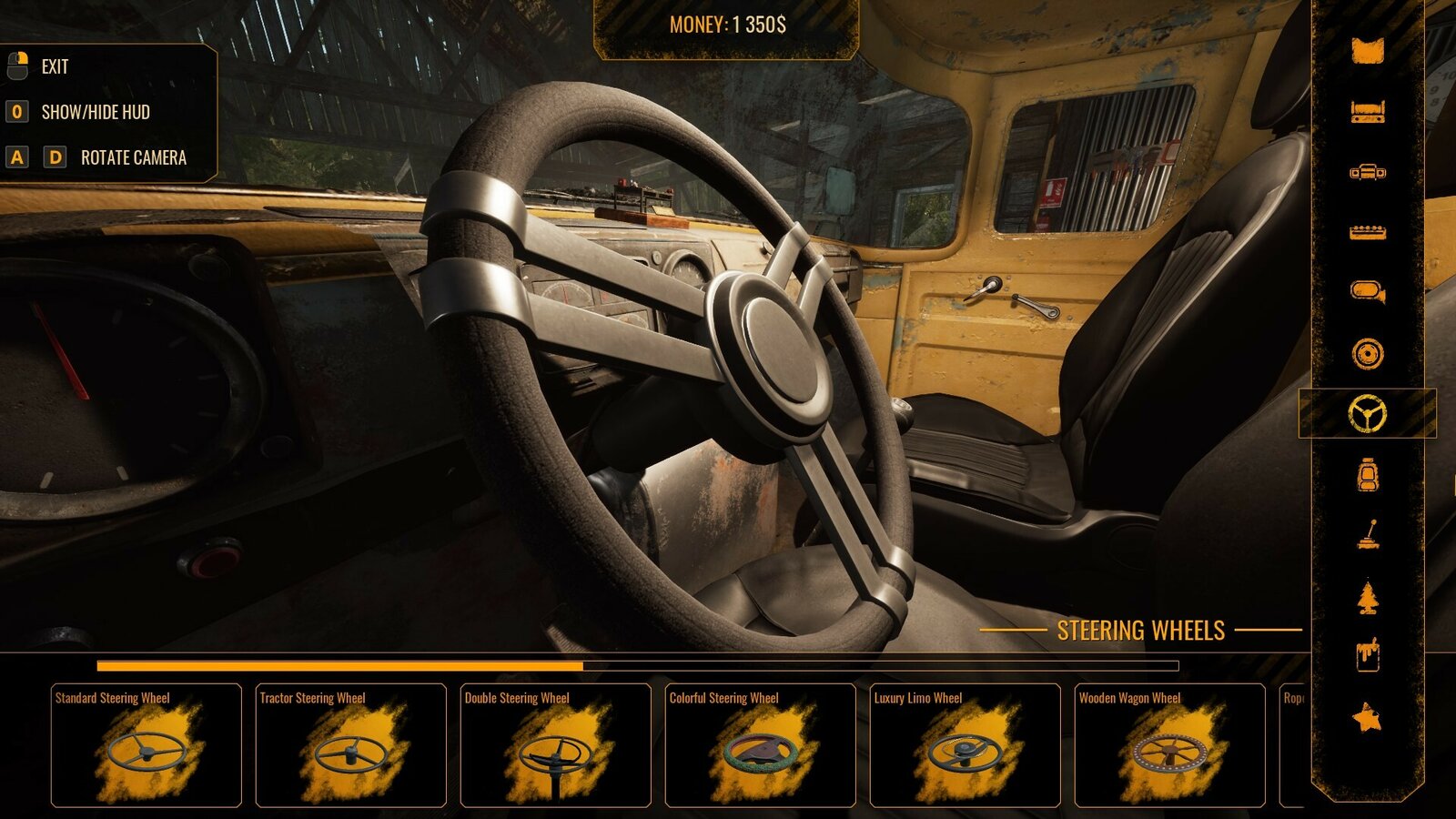The width and height of the screenshot is (1456, 819).
Task: Toggle Show/Hide HUD option
Action: tap(96, 113)
